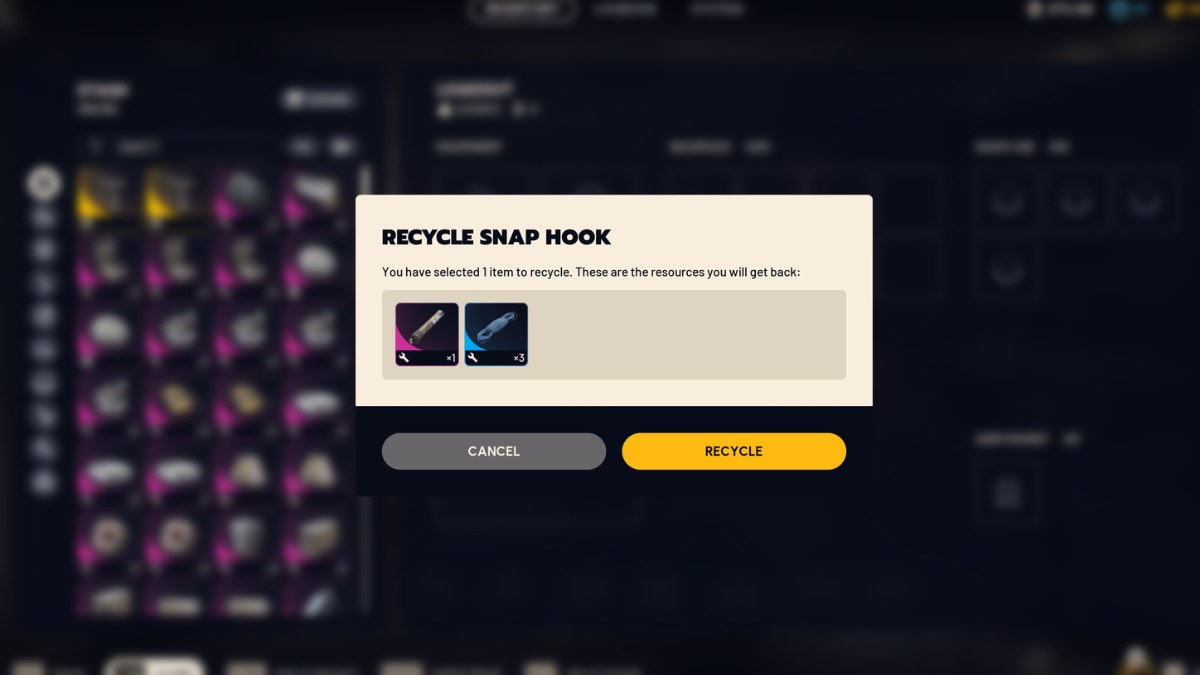The height and width of the screenshot is (675, 1200).
Task: Cancel the recycle dialog
Action: 493,451
